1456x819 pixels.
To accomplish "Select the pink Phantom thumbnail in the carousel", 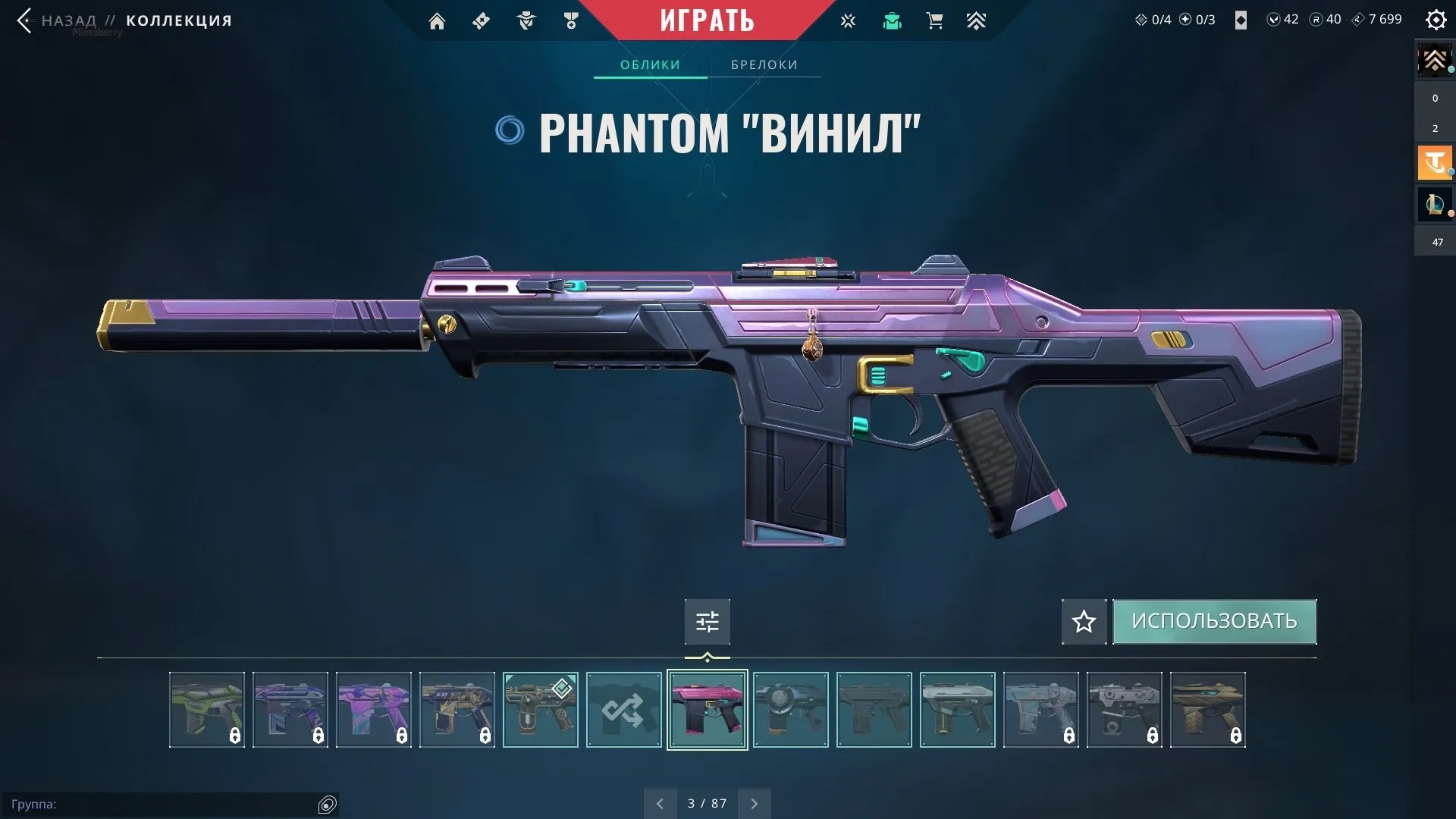I will (707, 710).
